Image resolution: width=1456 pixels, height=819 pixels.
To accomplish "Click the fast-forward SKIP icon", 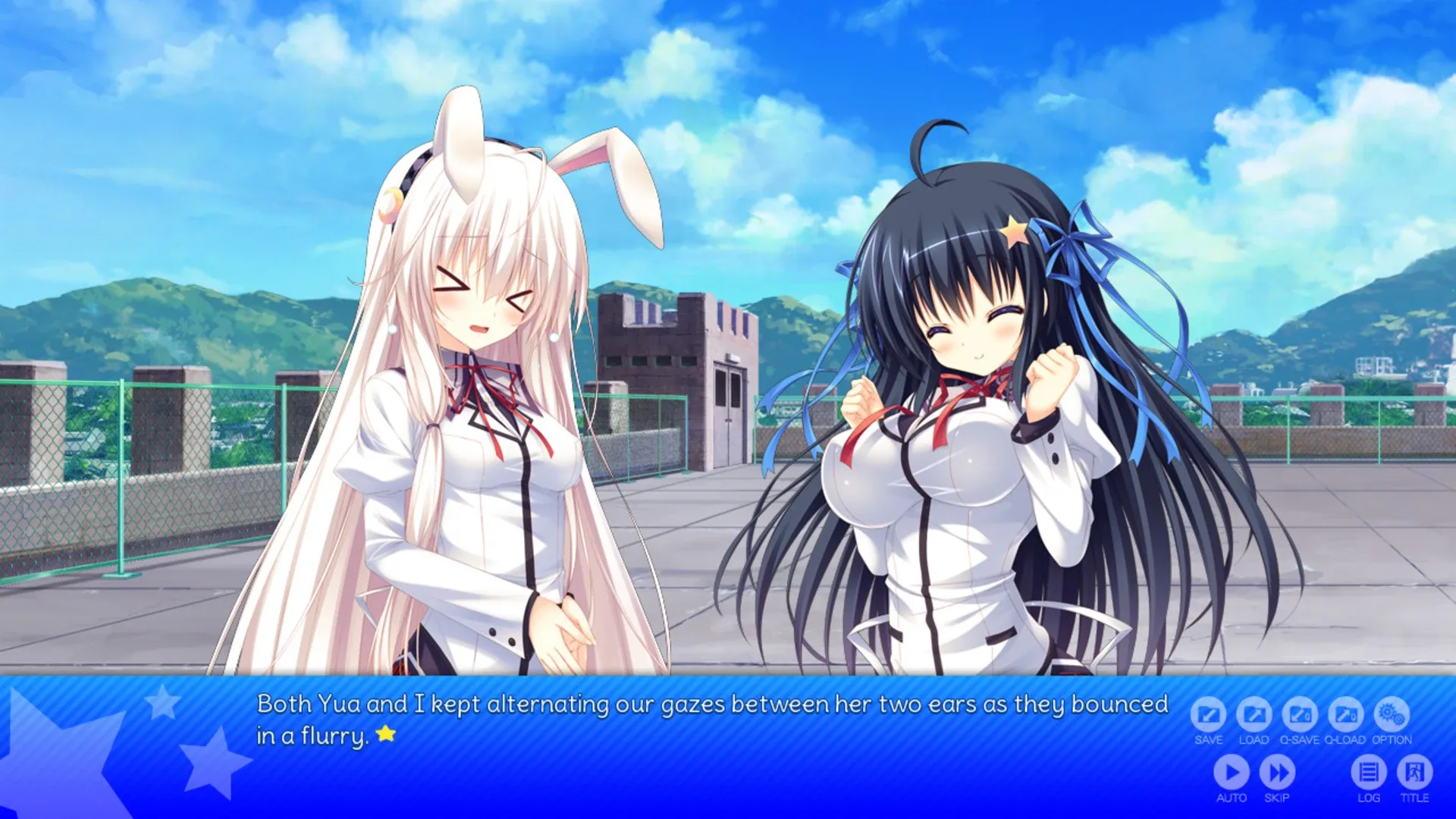I will tap(1278, 773).
